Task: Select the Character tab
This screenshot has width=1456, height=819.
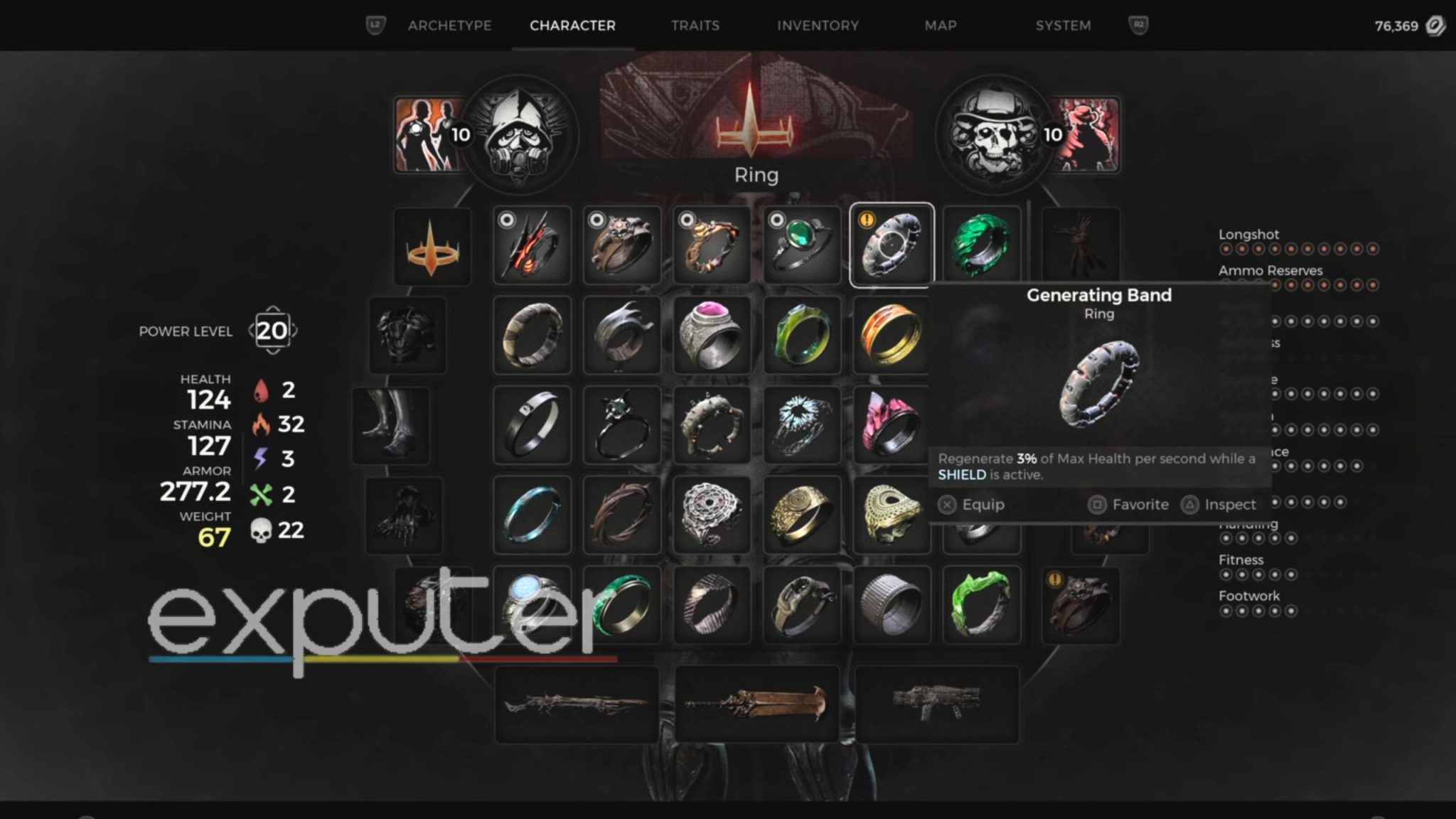Action: pos(572,26)
